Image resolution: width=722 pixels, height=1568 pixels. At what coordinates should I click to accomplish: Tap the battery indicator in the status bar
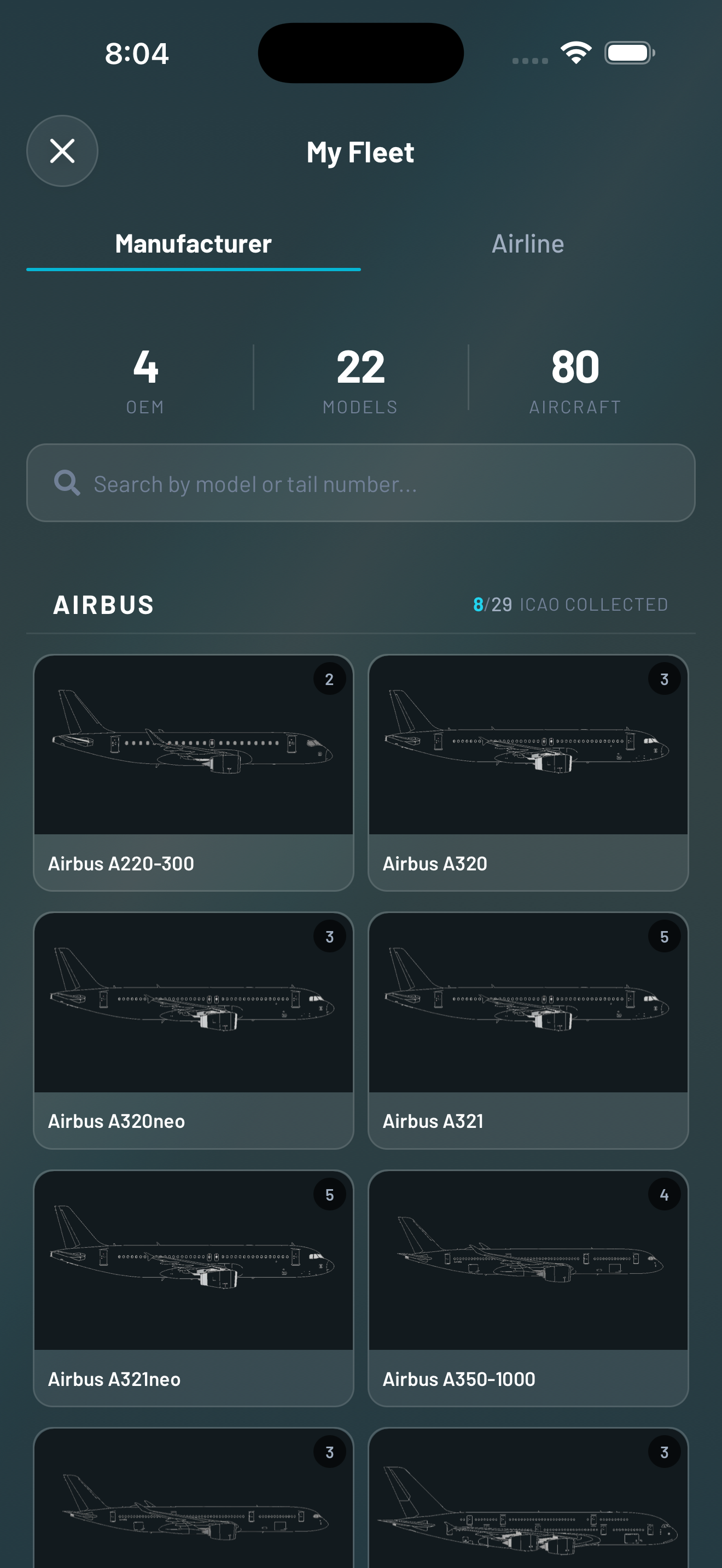[x=630, y=52]
